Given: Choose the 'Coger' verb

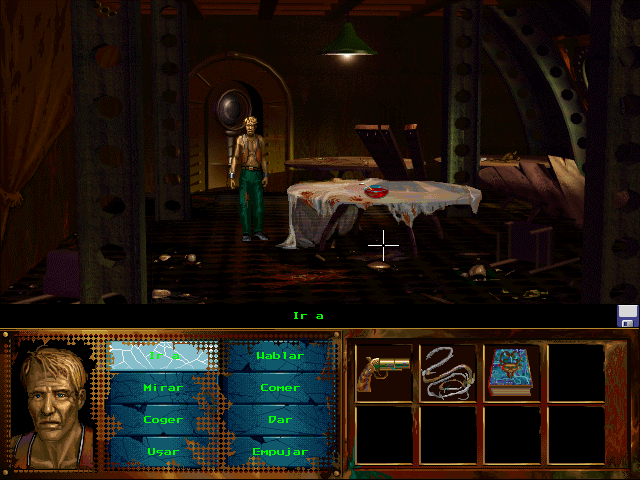Looking at the screenshot, I should pyautogui.click(x=163, y=419).
